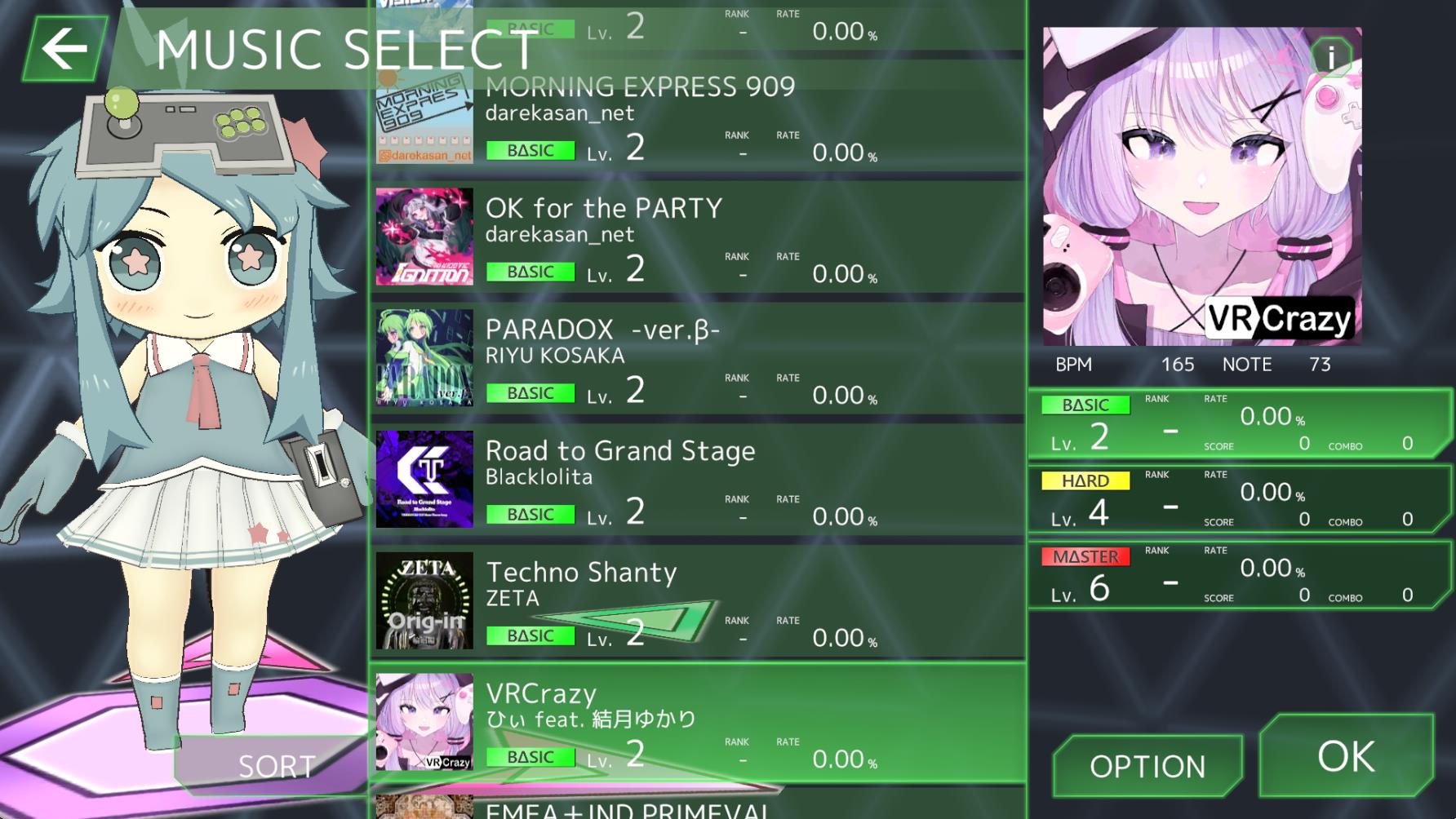Click the Road to Grand Stage jacket
Viewport: 1456px width, 819px height.
click(x=424, y=480)
